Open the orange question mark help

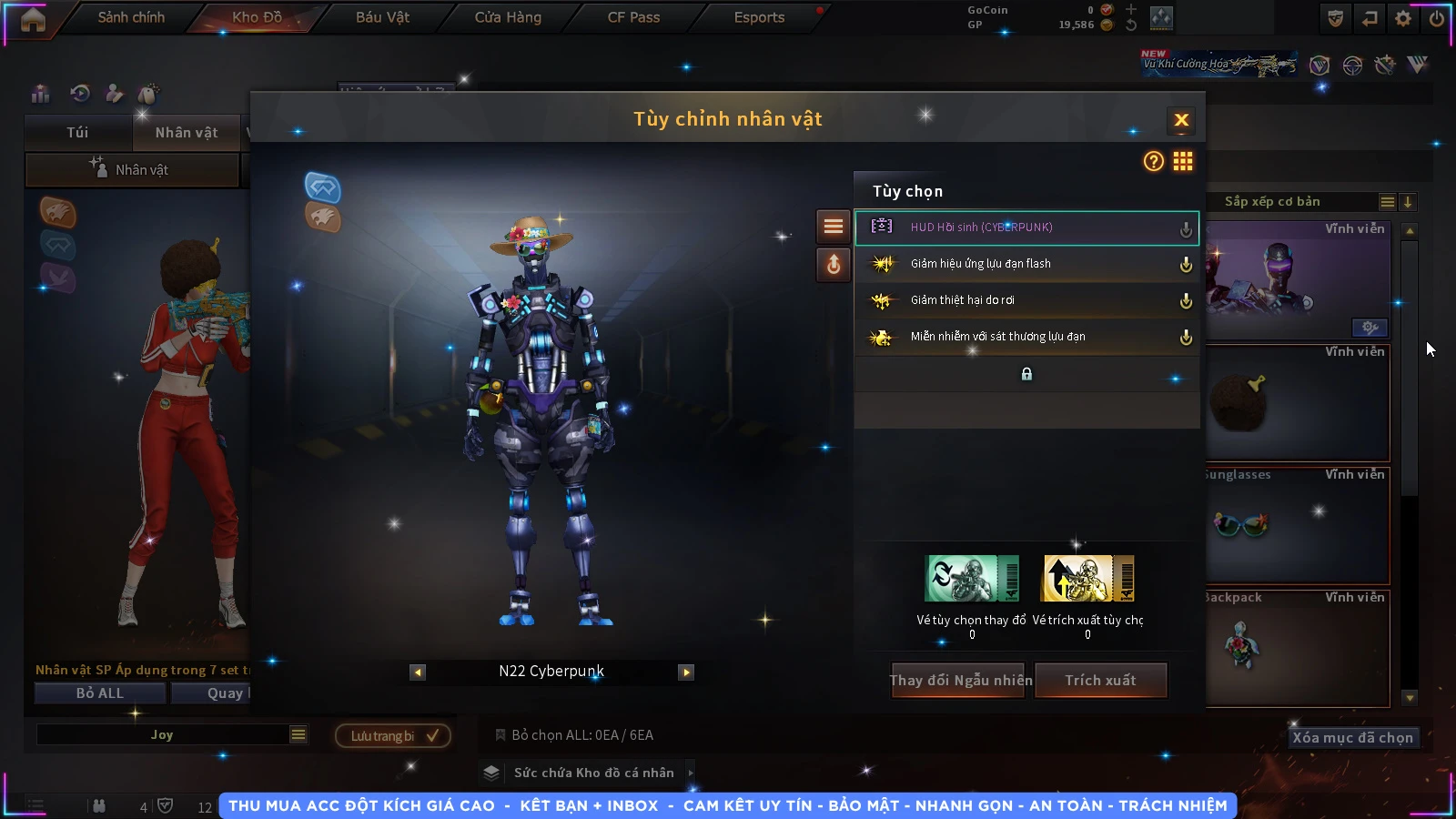pyautogui.click(x=1153, y=161)
